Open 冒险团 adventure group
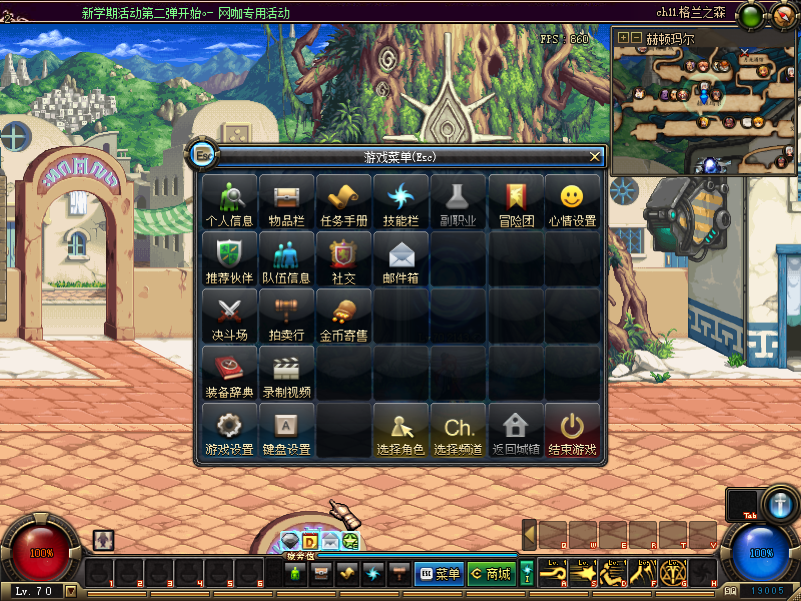 coord(516,203)
